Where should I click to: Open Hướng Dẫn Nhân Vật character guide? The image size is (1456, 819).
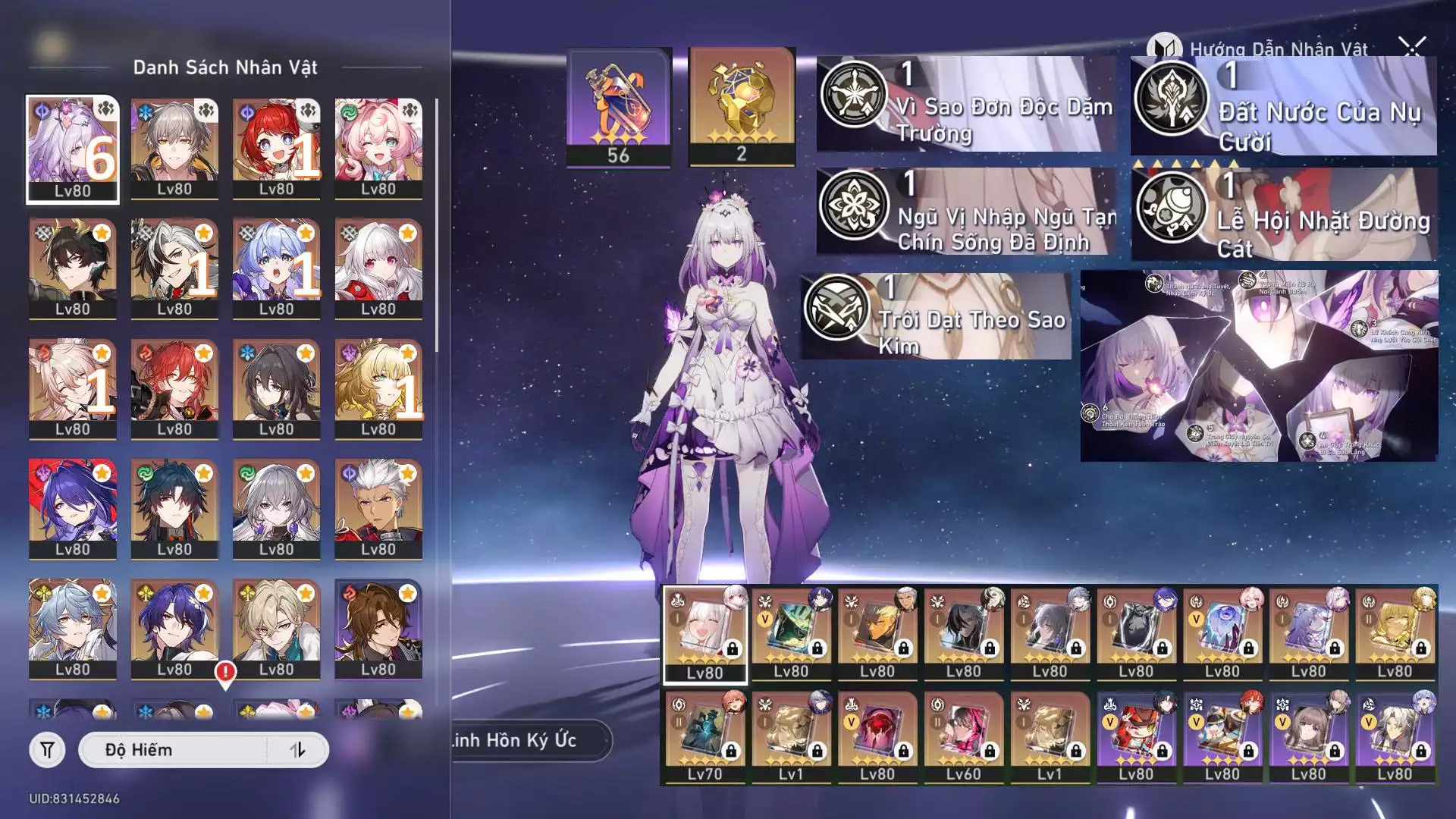click(1259, 49)
